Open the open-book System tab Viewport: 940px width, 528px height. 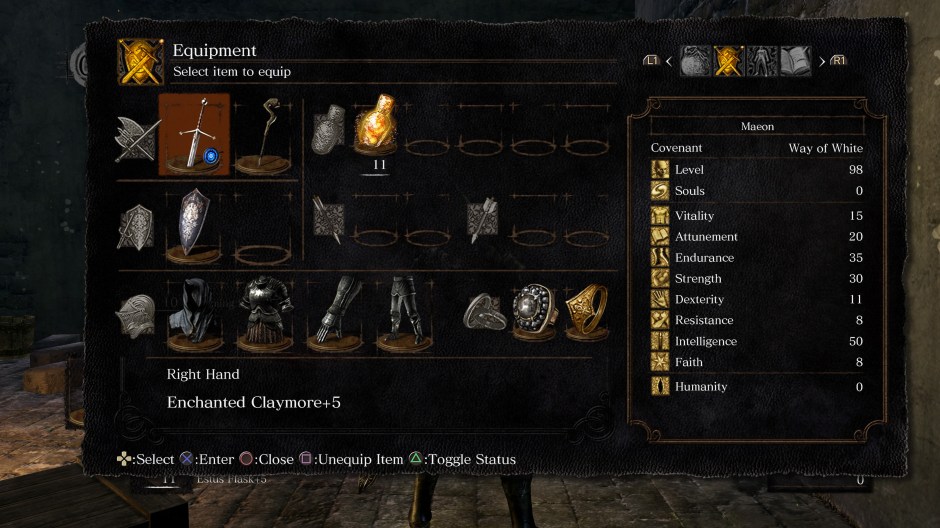click(795, 62)
